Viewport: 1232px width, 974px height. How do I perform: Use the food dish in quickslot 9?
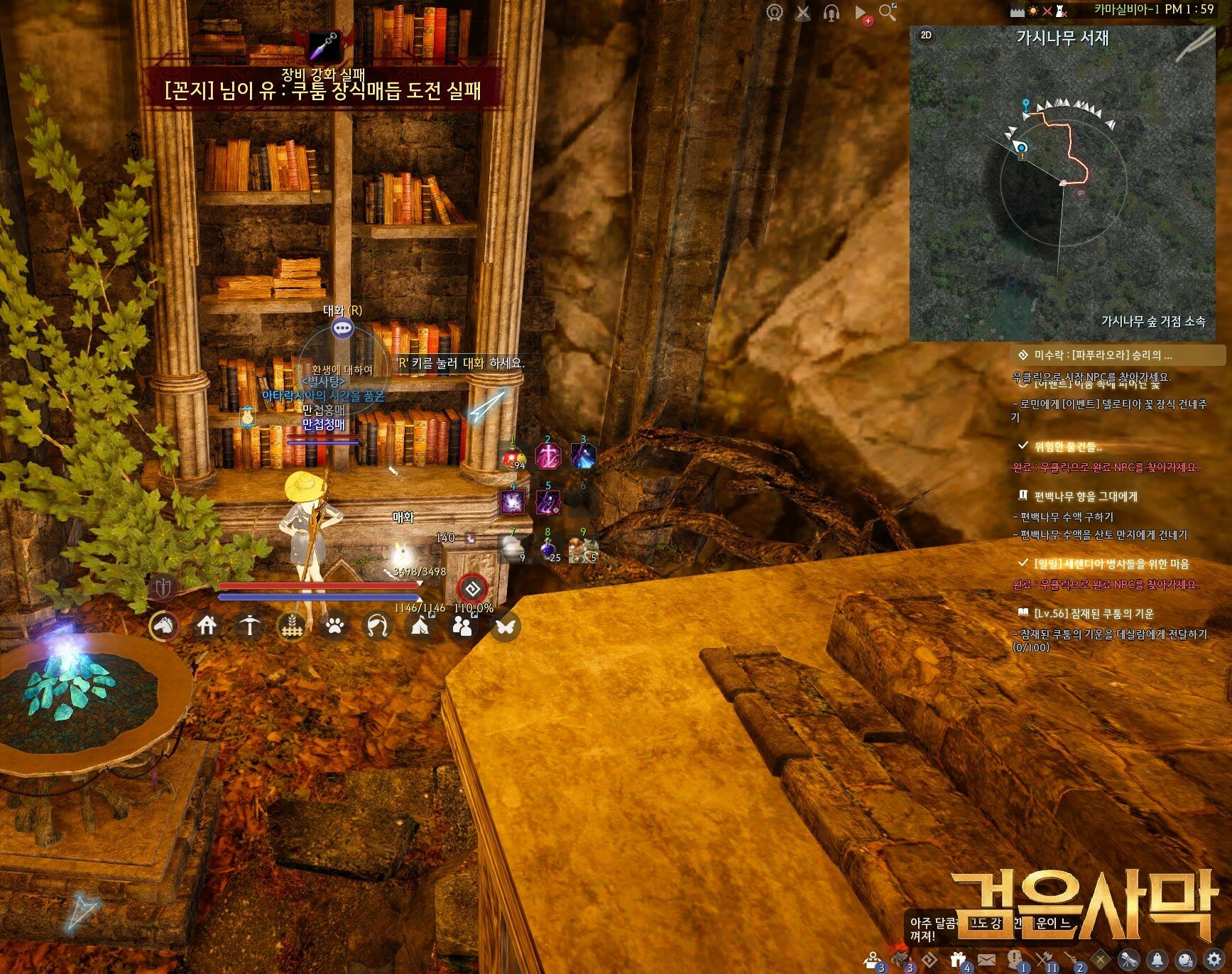[x=583, y=548]
